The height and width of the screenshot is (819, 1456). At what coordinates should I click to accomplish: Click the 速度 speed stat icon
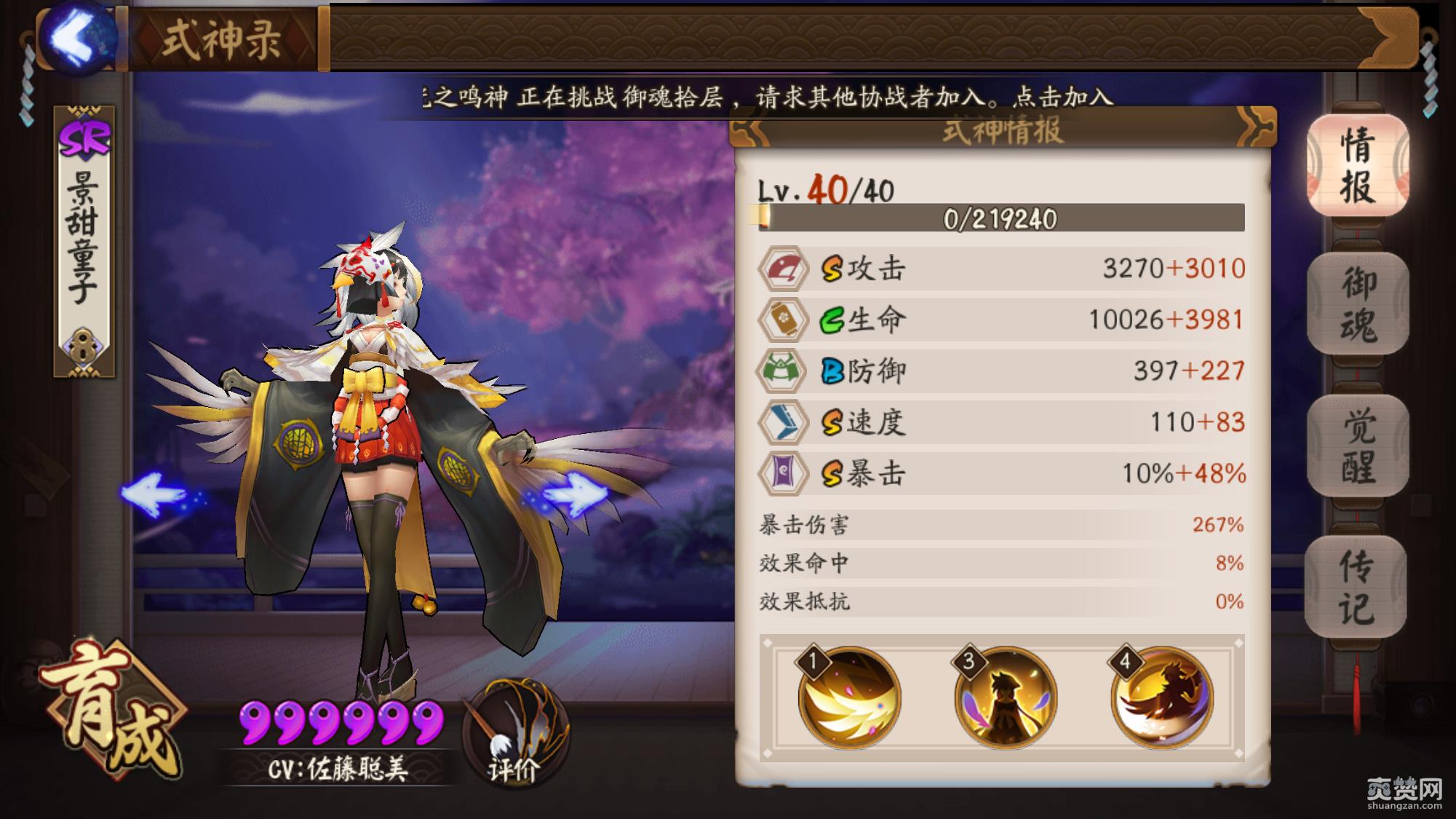pyautogui.click(x=786, y=421)
